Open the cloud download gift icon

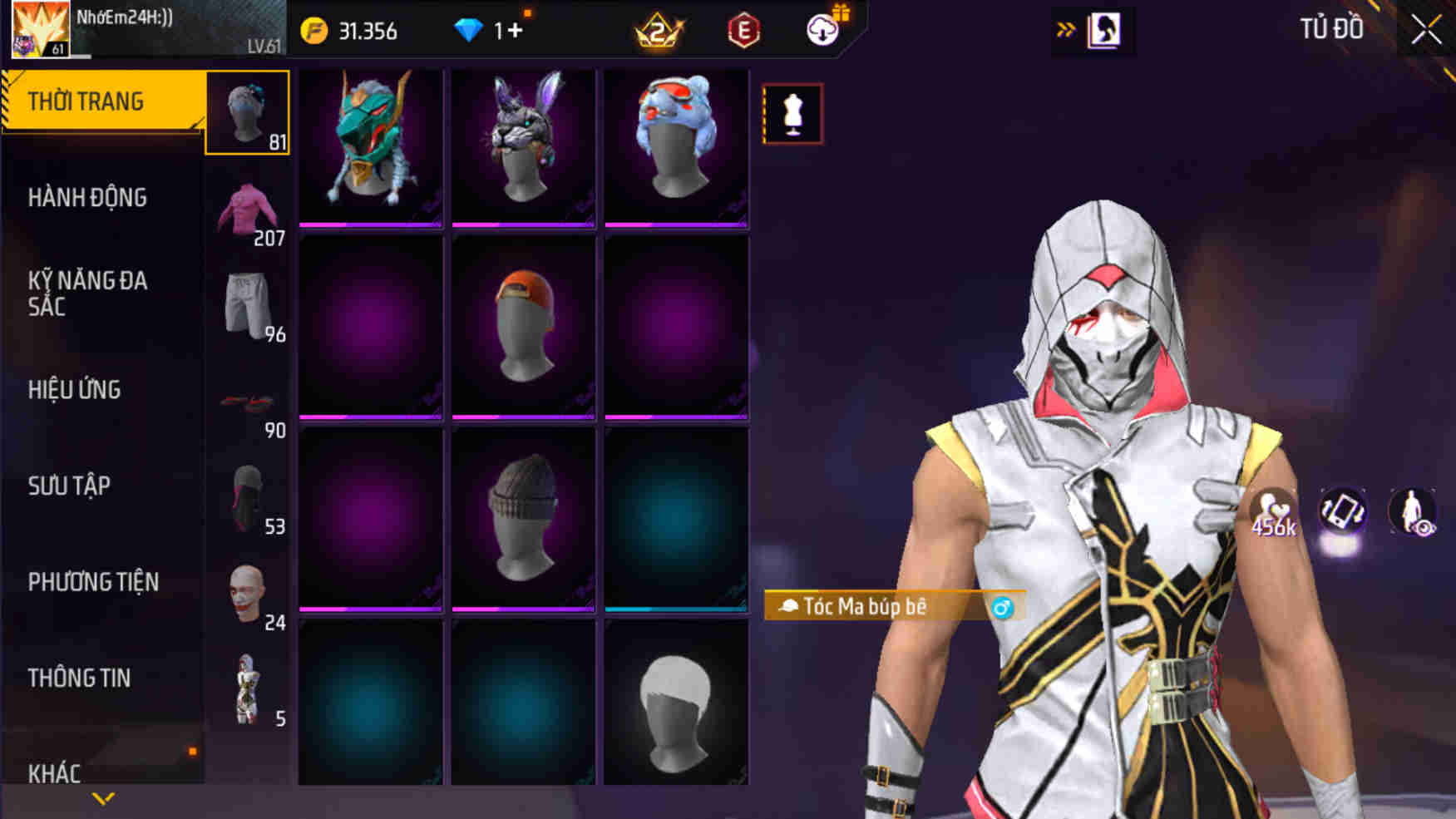tap(820, 31)
